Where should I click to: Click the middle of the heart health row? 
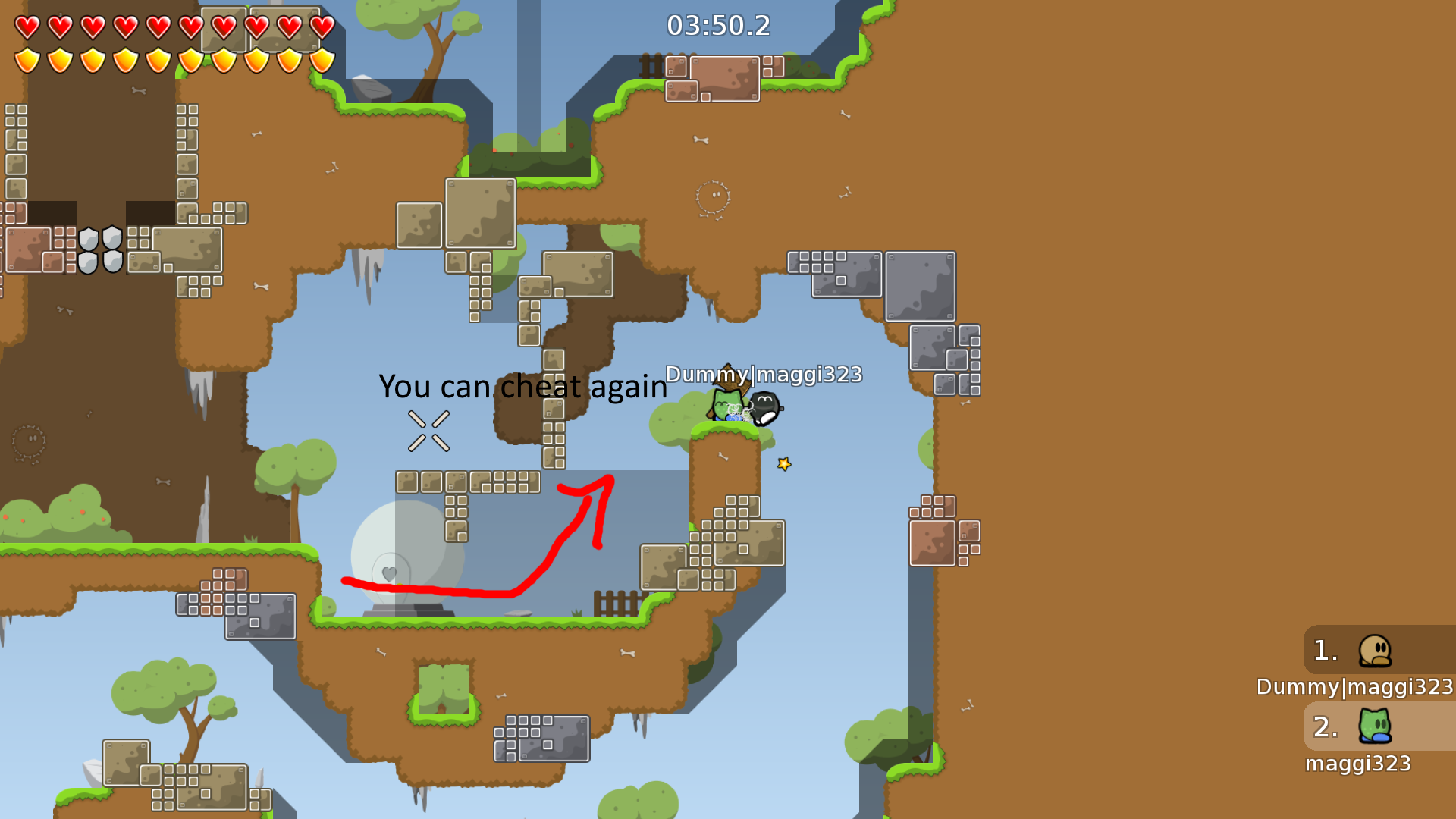[173, 25]
